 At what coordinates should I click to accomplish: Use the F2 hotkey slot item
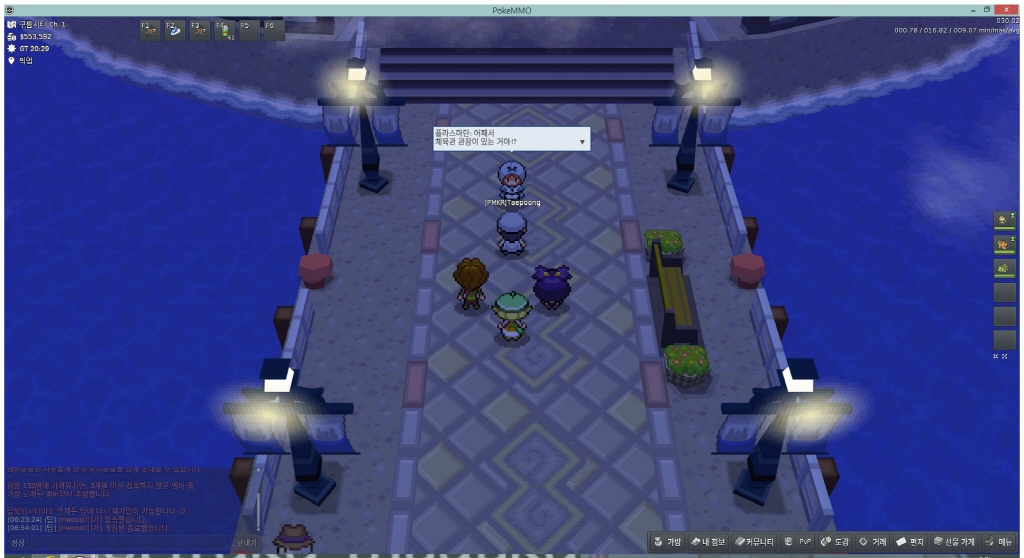[174, 30]
